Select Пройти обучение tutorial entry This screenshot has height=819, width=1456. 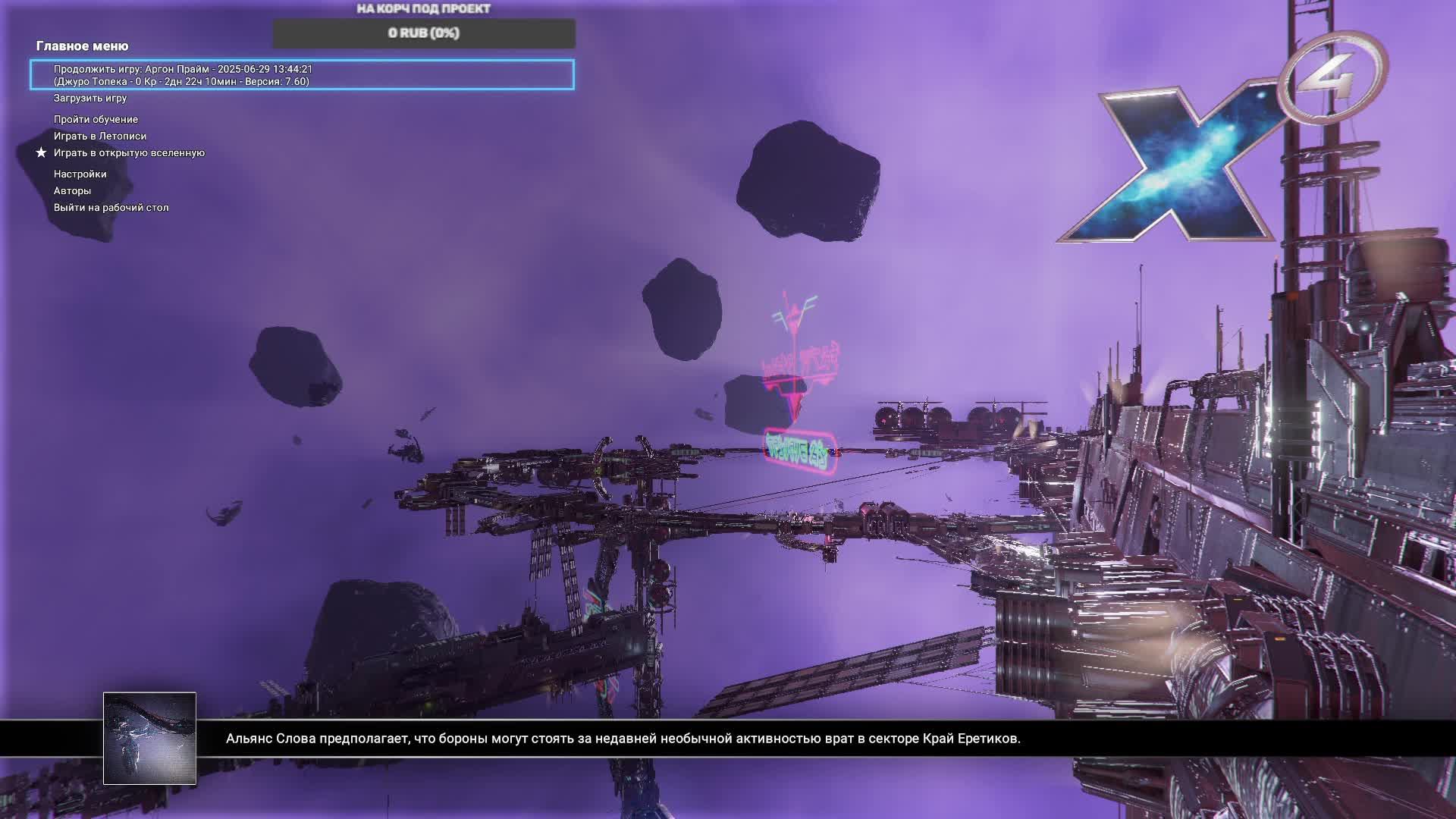[x=96, y=119]
